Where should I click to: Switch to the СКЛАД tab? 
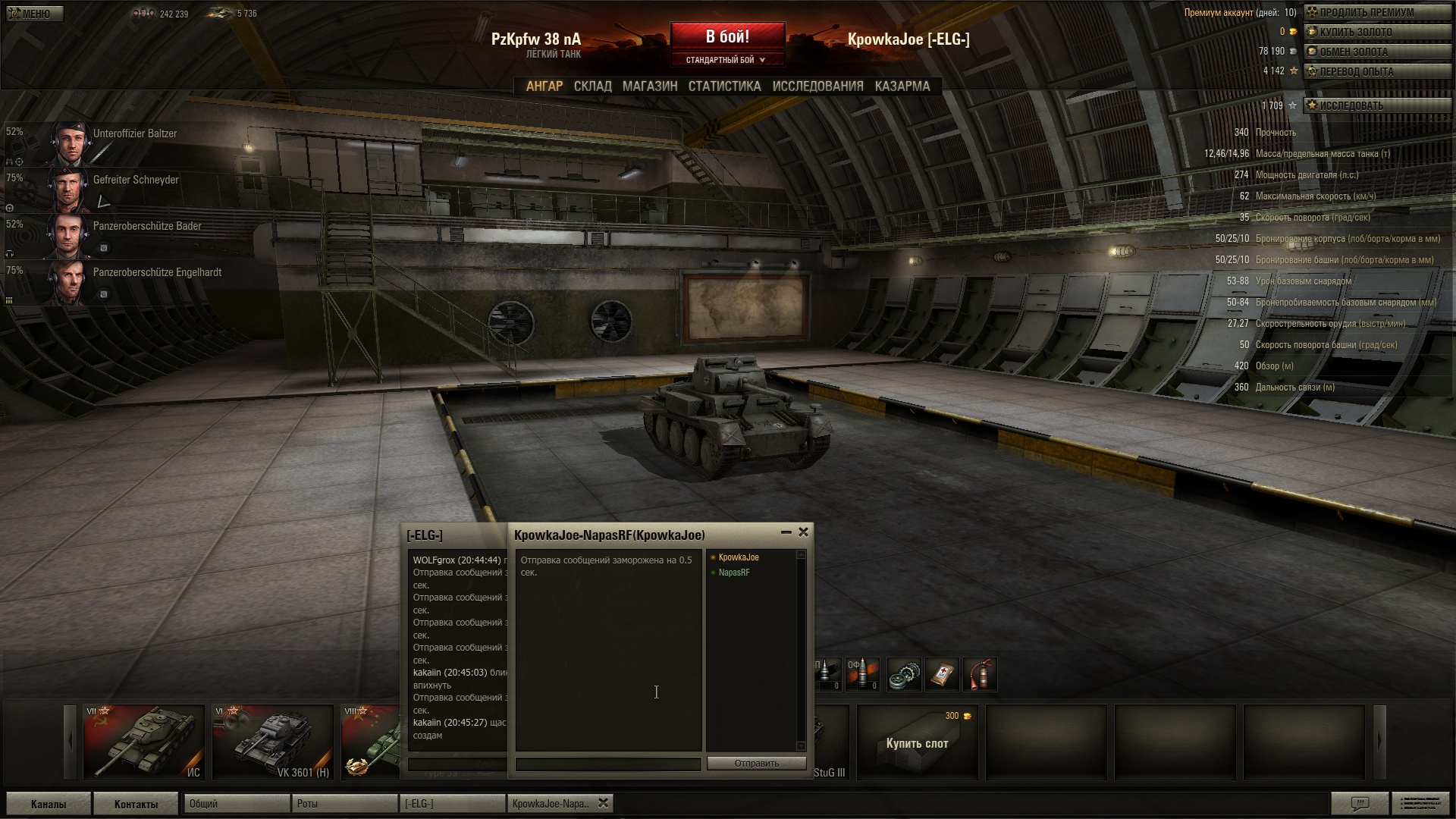click(x=592, y=86)
